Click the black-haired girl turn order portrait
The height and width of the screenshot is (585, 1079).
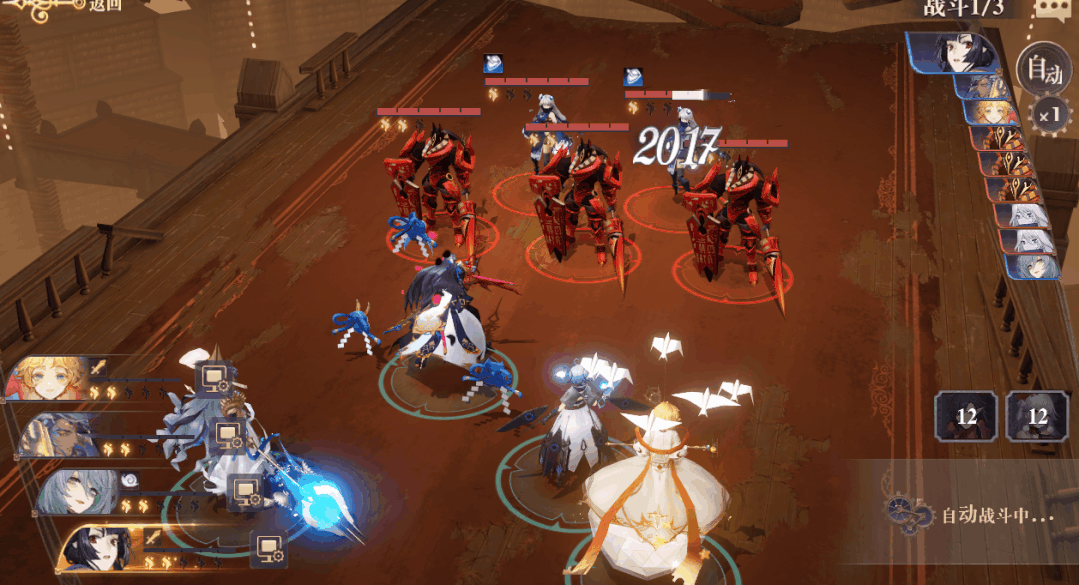click(x=958, y=51)
